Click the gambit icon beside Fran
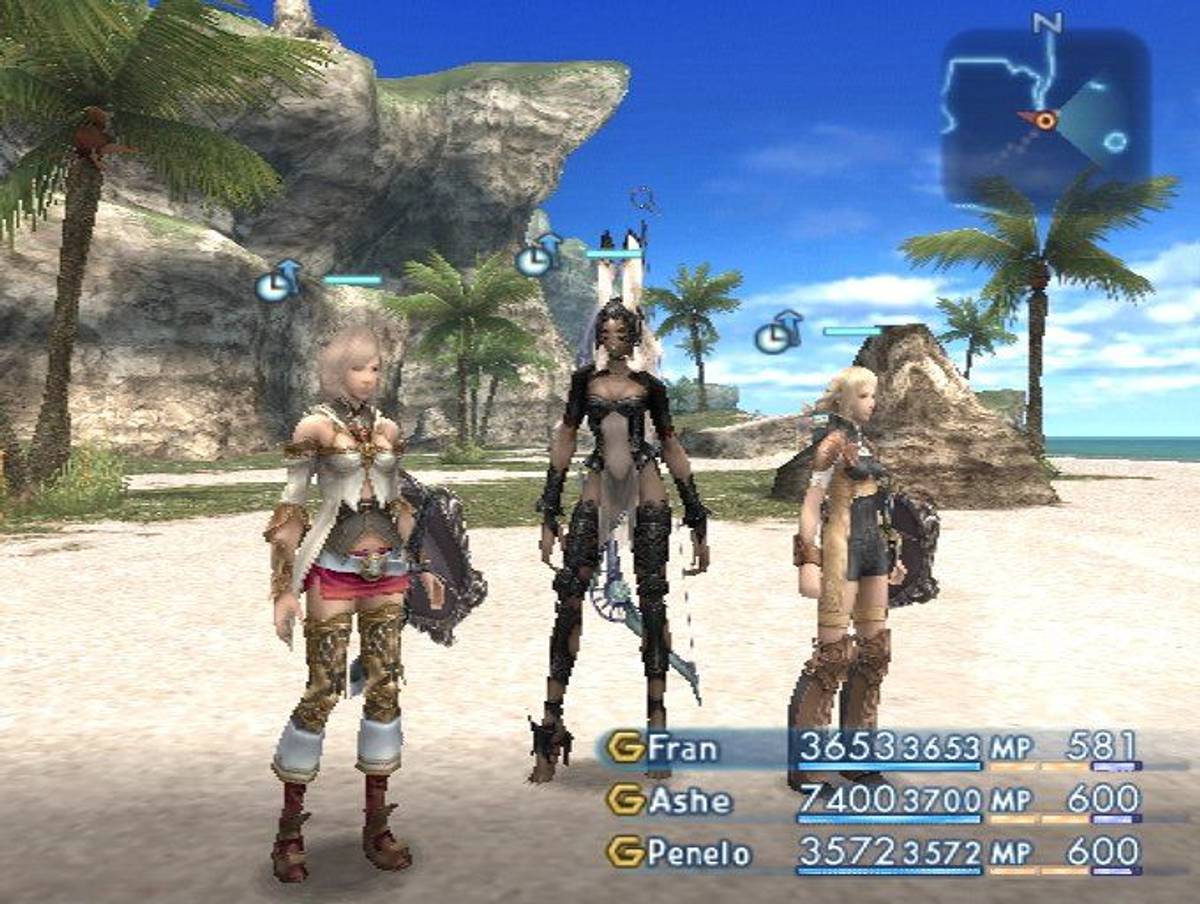 click(625, 748)
